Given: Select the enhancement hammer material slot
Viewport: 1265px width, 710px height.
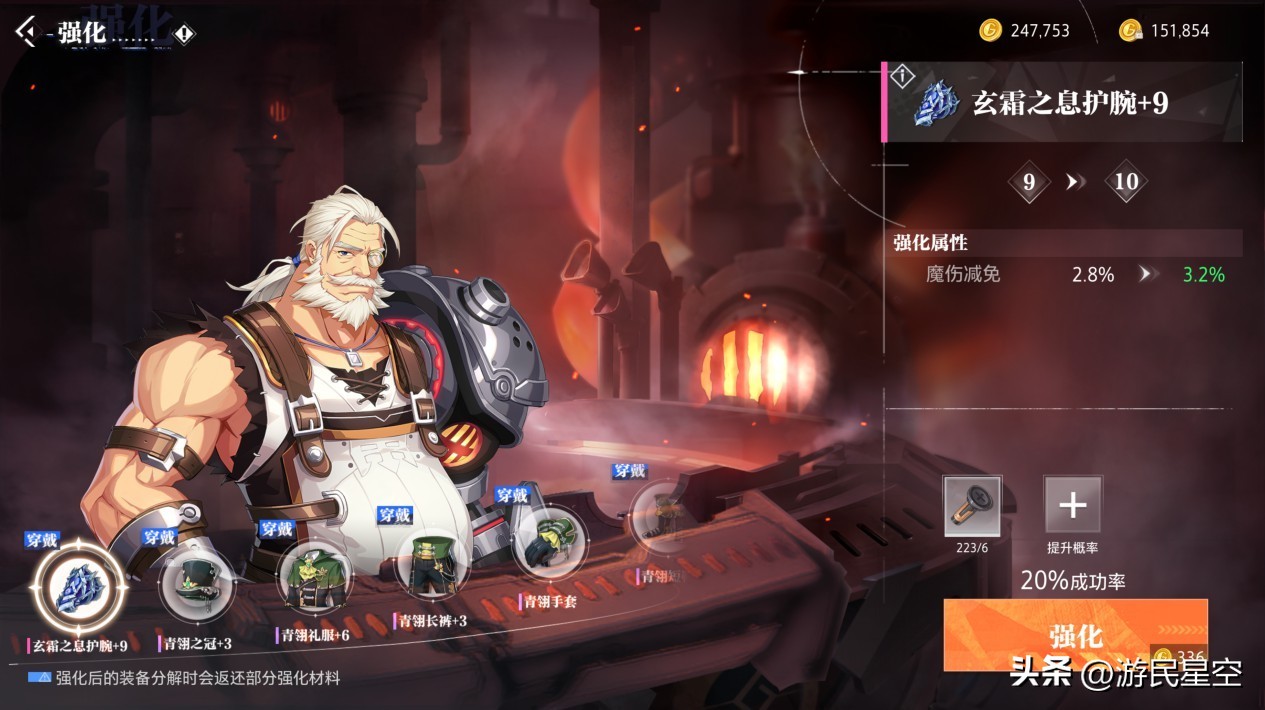Looking at the screenshot, I should [x=972, y=505].
